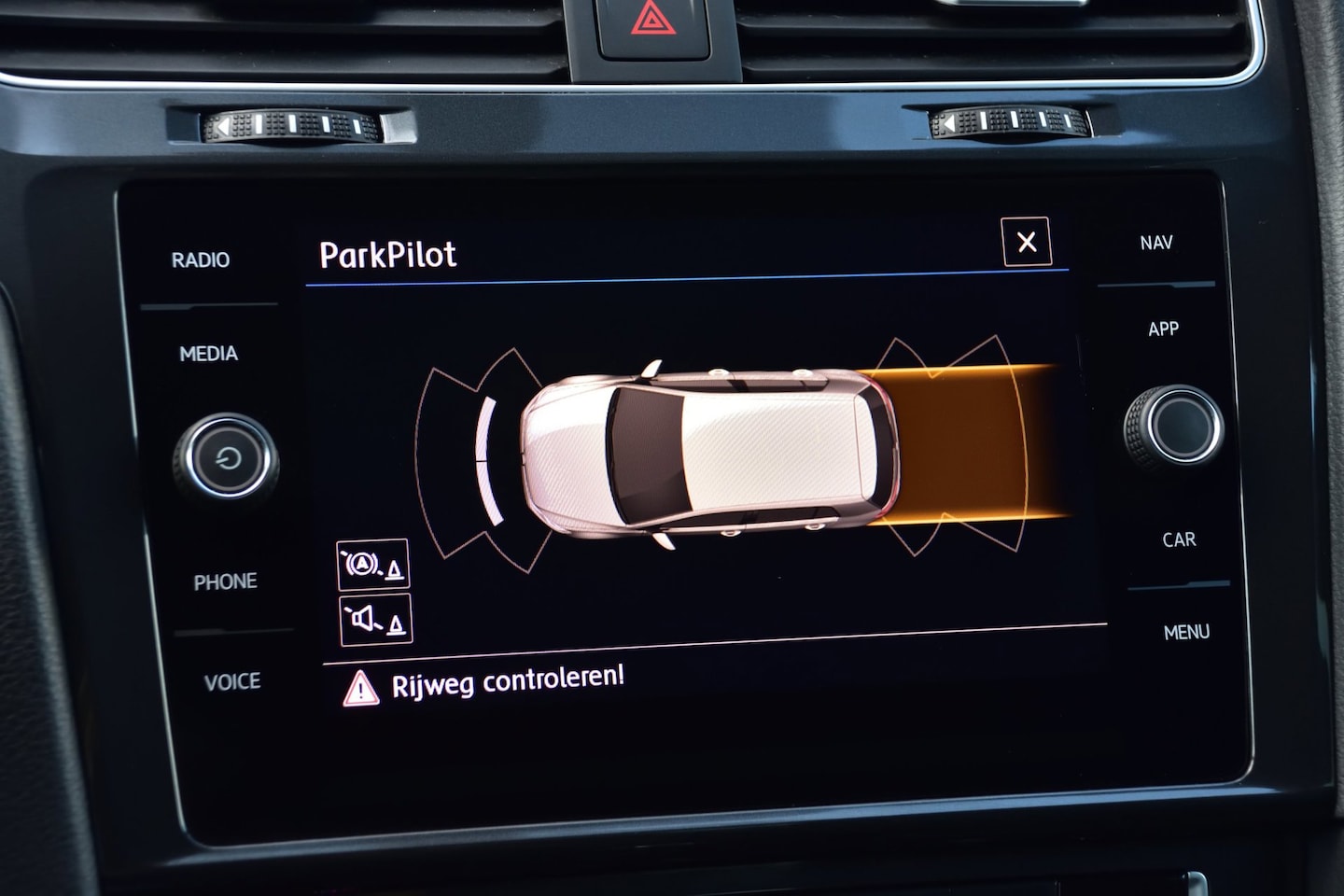Open the PHONE menu
Viewport: 1344px width, 896px height.
click(225, 581)
